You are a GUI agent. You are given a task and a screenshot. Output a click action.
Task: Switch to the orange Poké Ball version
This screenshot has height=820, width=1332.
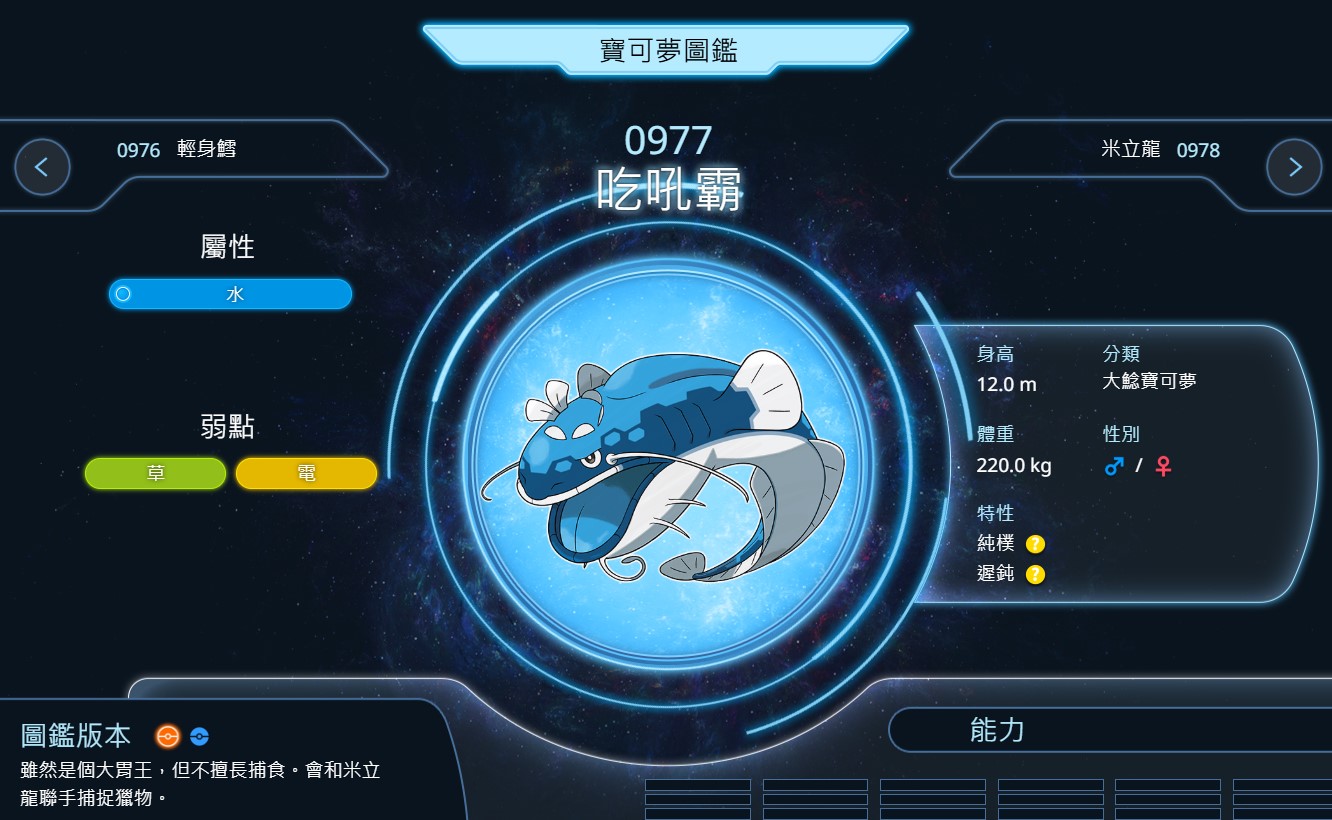click(x=167, y=737)
